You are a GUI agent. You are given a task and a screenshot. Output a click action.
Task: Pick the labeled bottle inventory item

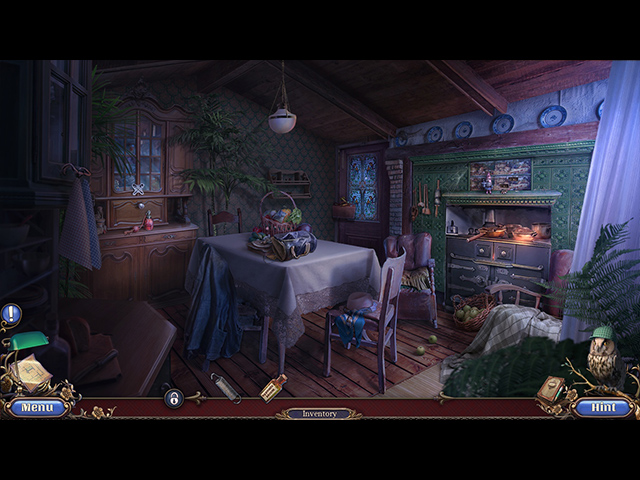coord(273,388)
